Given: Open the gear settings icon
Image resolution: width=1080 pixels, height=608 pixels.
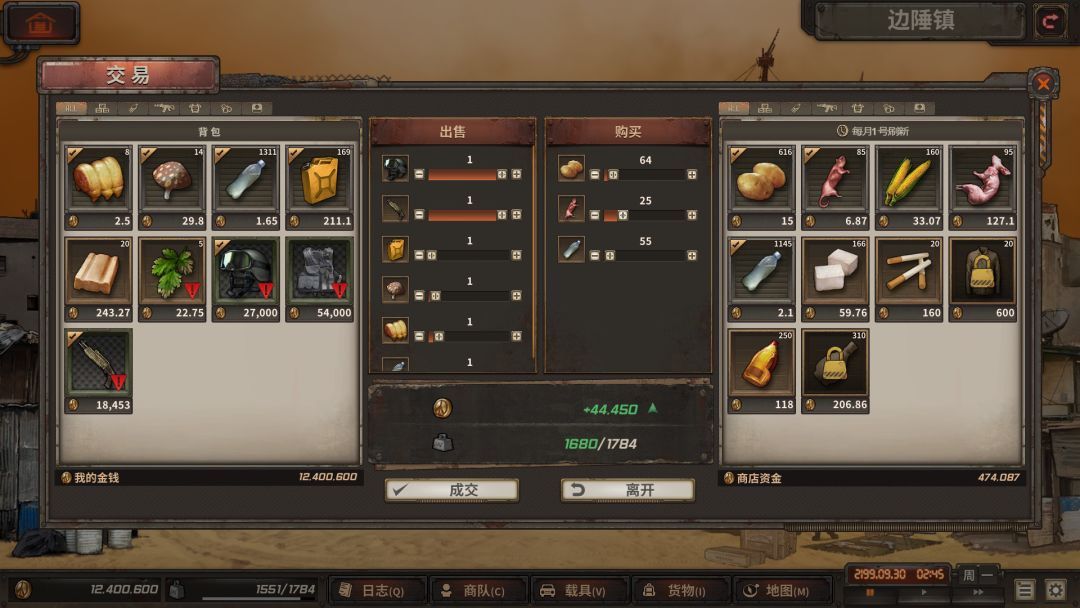Looking at the screenshot, I should coord(1055,590).
